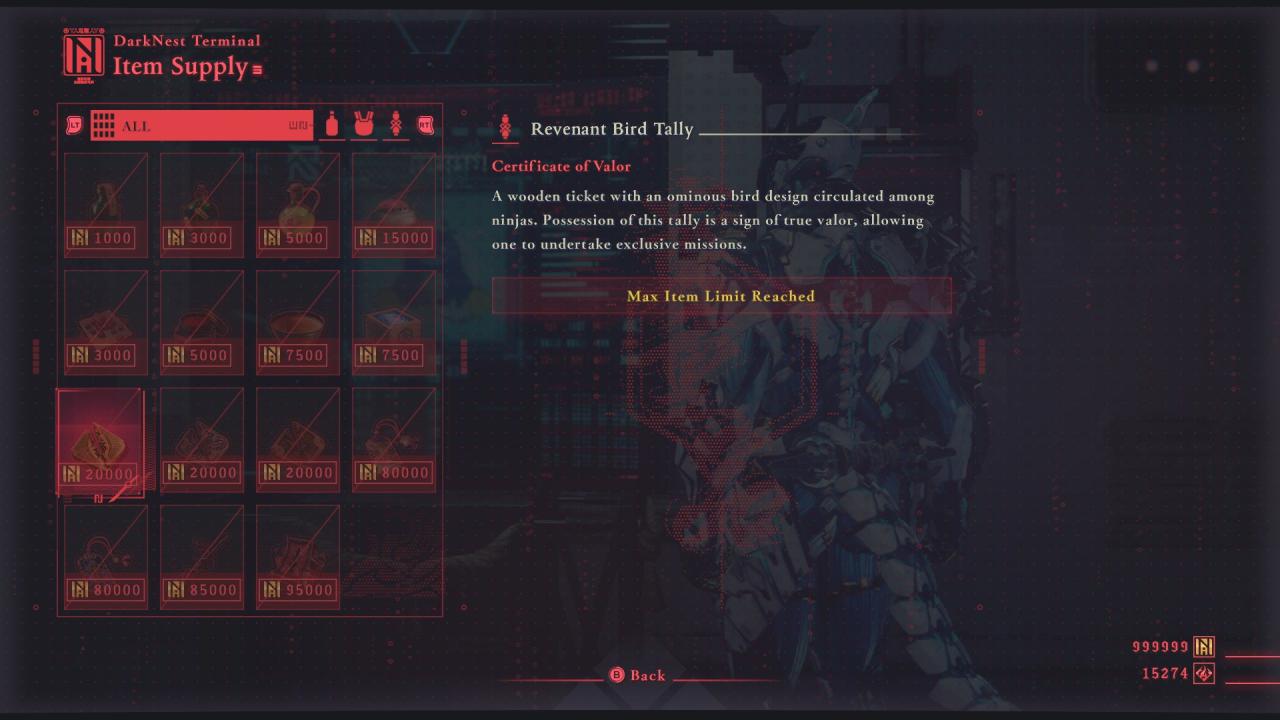
Task: Click the Max Item Limit Reached button
Action: pyautogui.click(x=721, y=296)
